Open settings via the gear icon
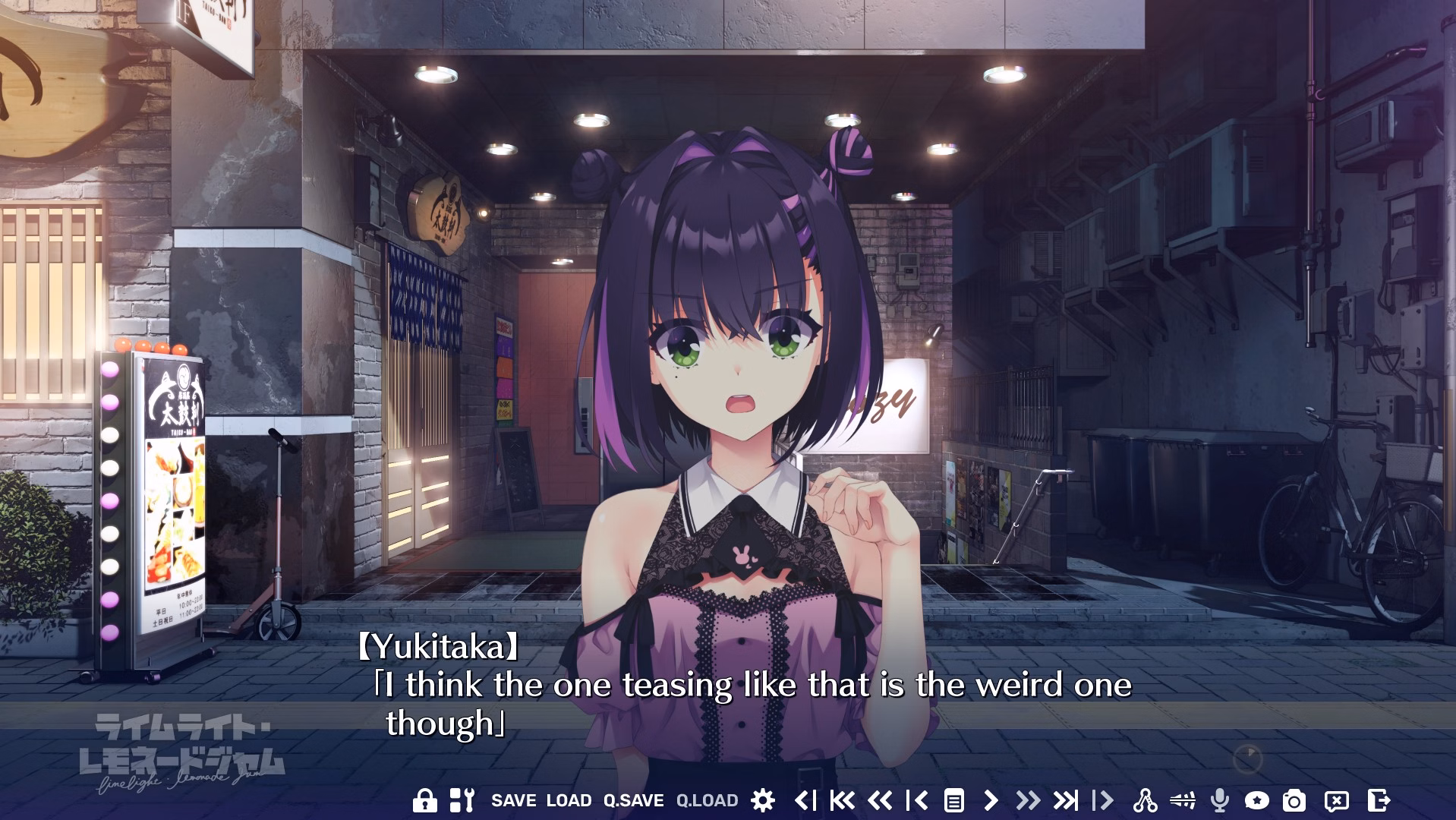Screen dimensions: 1456x820 tap(763, 800)
